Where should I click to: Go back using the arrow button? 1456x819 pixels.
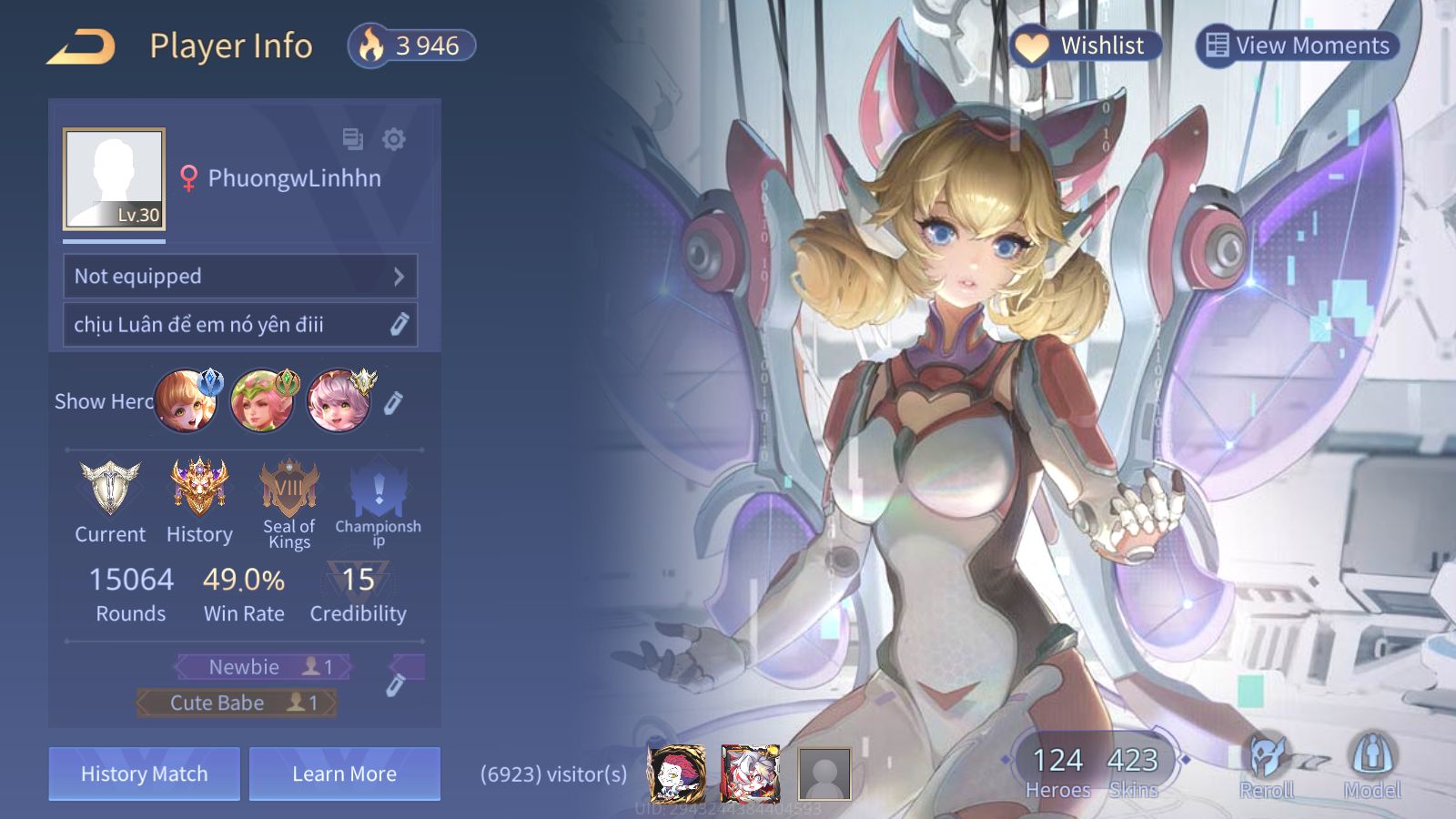point(81,46)
